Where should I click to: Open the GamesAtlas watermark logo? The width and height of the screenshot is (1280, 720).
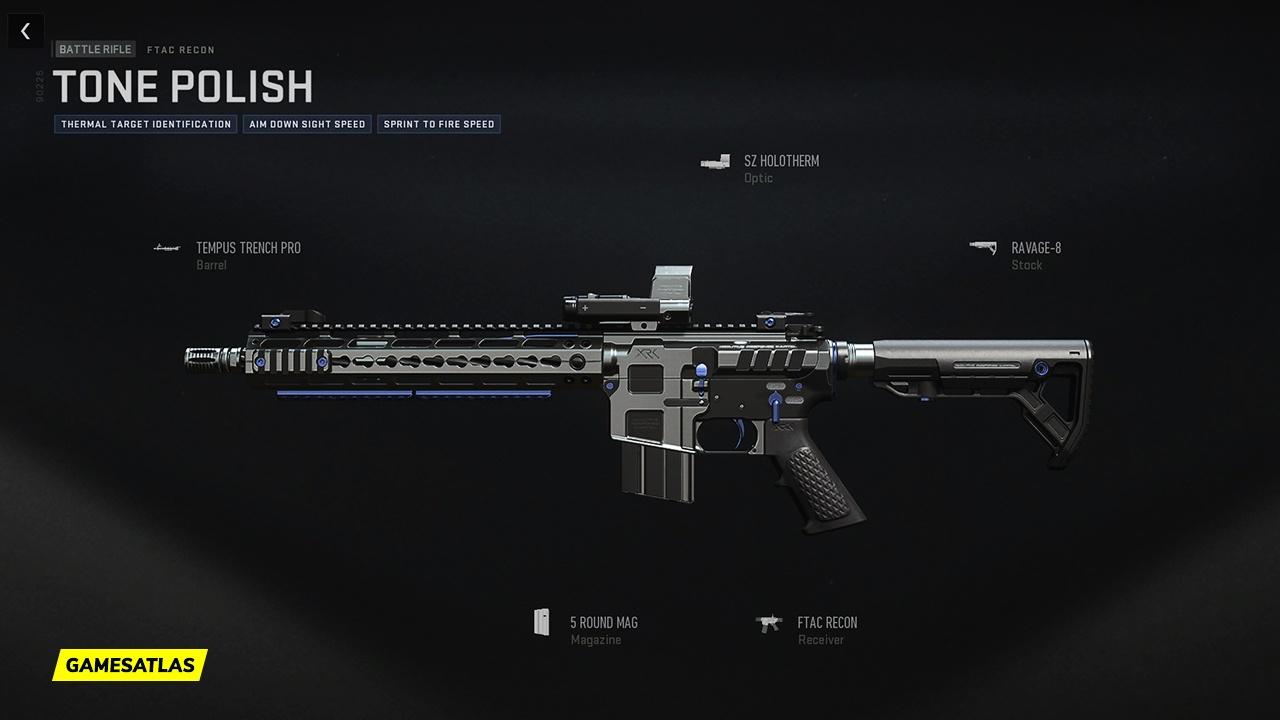130,664
